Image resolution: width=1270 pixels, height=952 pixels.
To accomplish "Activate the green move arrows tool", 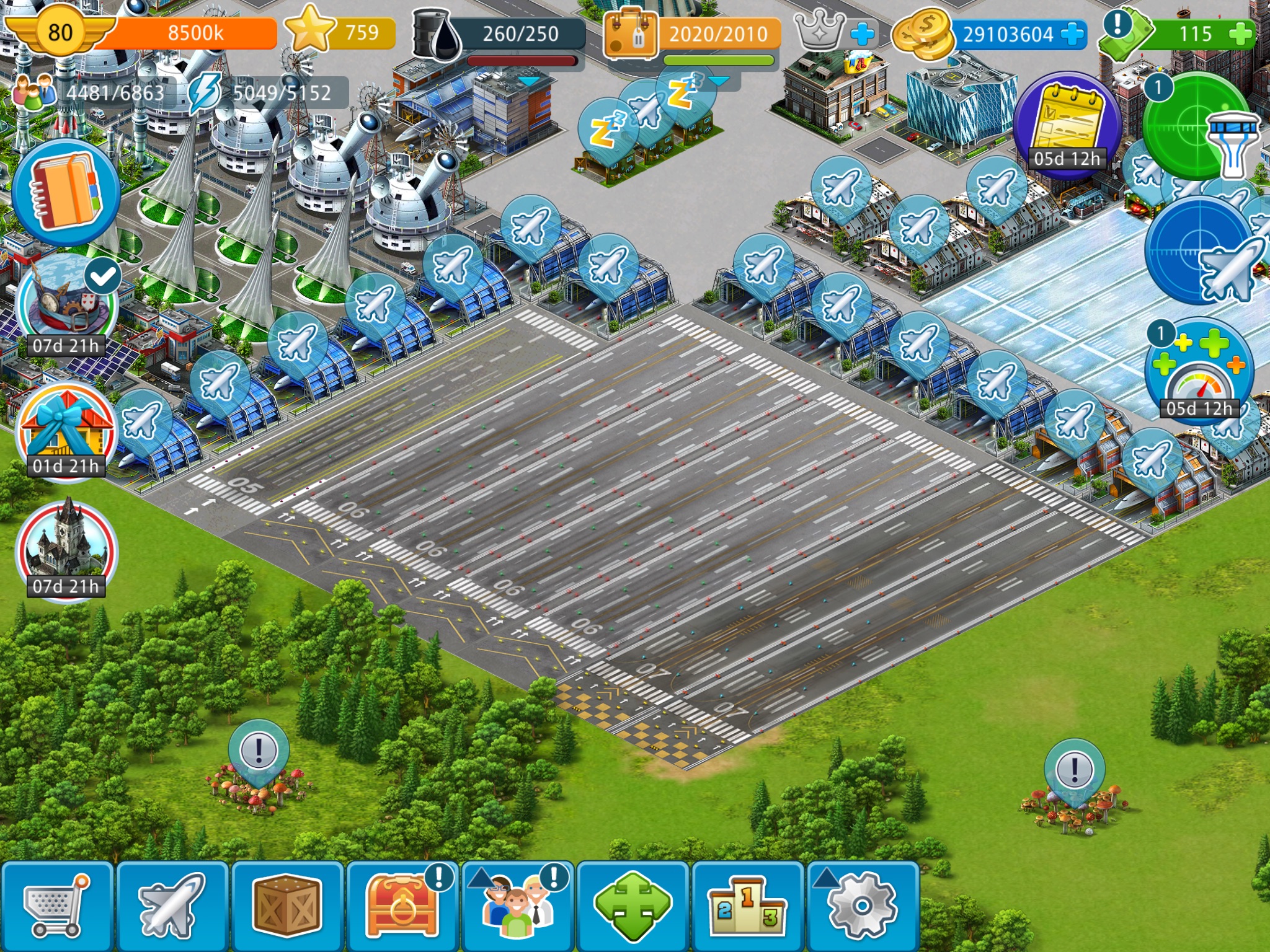I will click(x=633, y=906).
